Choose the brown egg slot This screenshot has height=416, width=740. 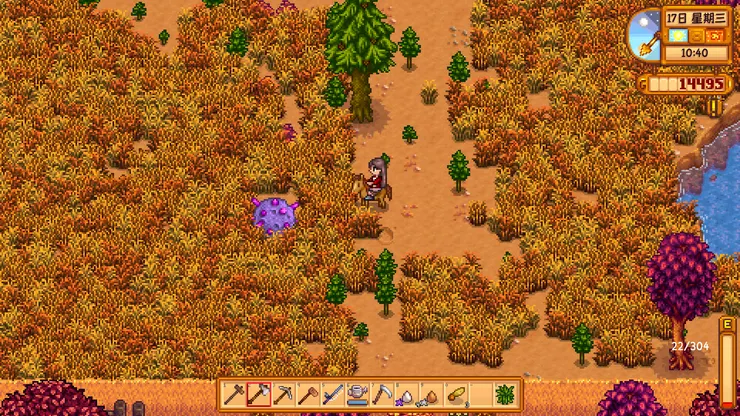(431, 394)
